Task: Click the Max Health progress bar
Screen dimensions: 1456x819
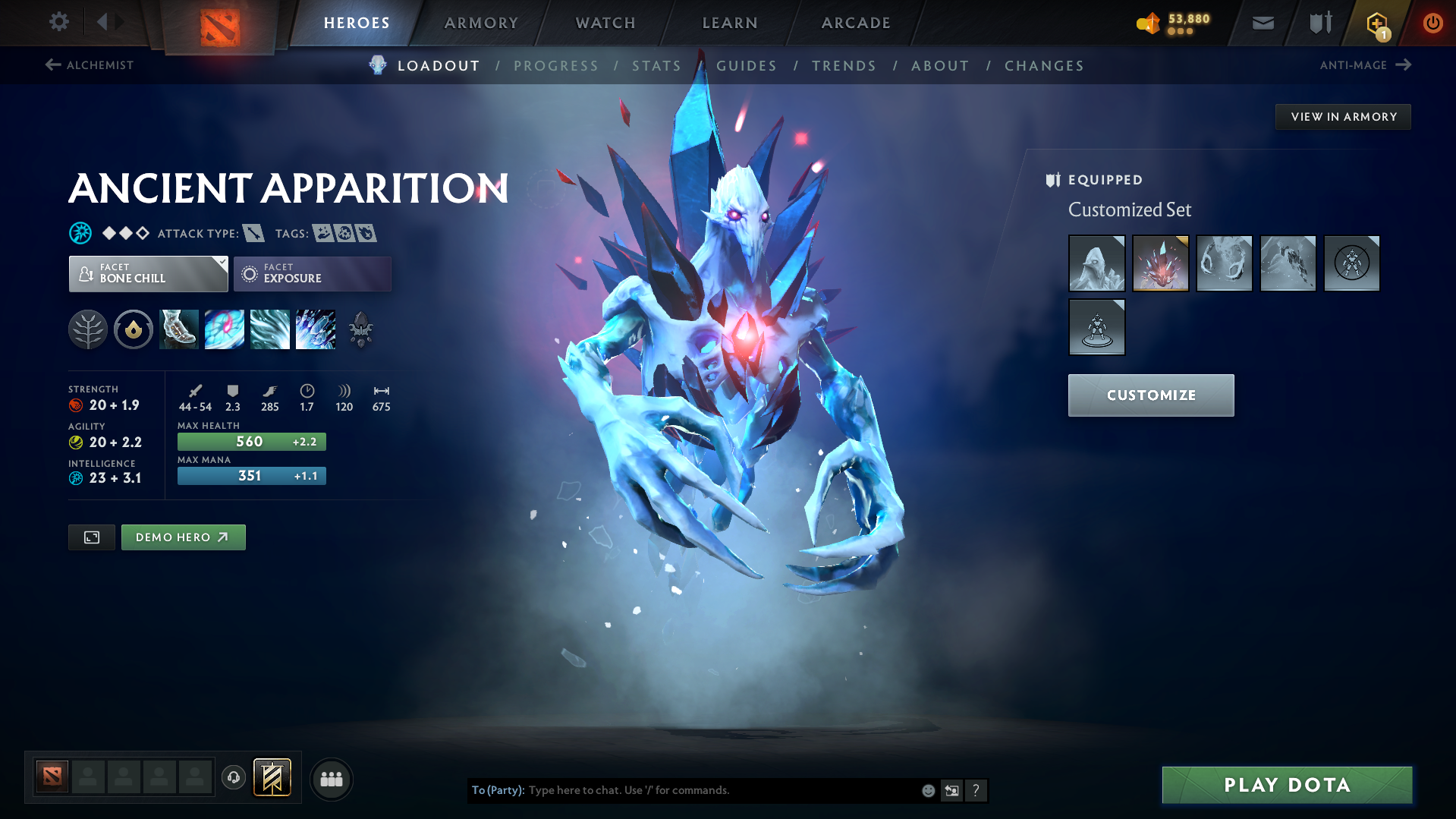Action: tap(251, 441)
